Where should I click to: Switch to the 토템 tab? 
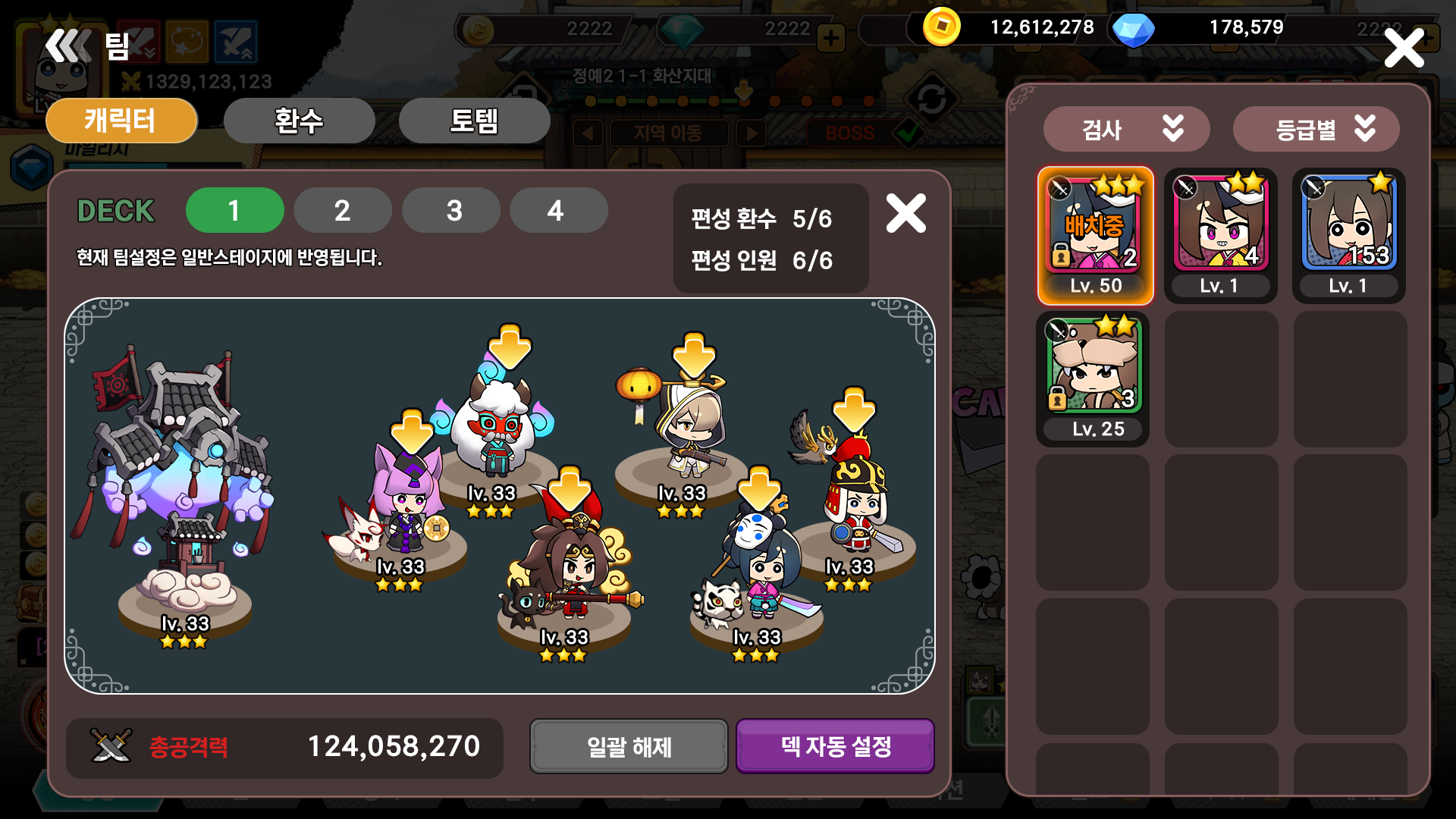[475, 120]
